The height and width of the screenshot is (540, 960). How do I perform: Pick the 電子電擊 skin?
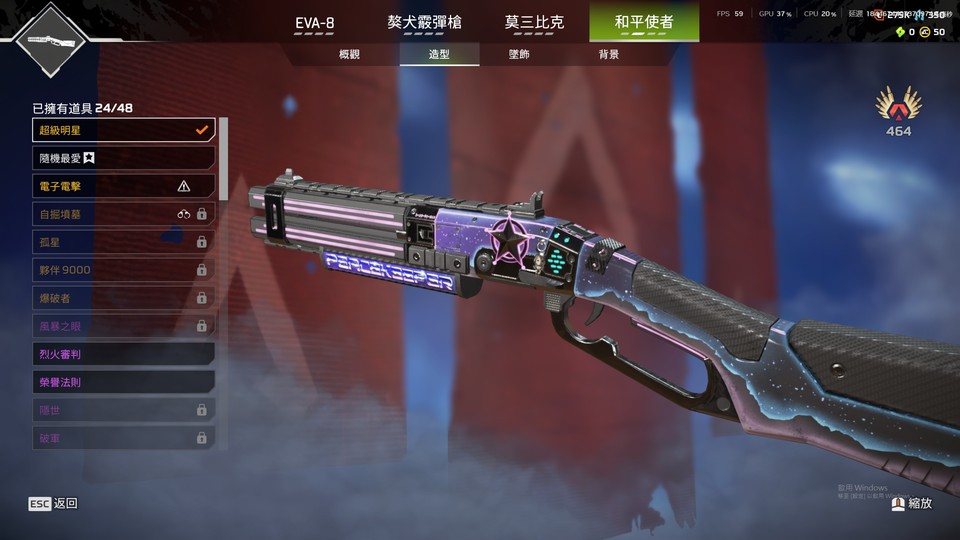124,186
